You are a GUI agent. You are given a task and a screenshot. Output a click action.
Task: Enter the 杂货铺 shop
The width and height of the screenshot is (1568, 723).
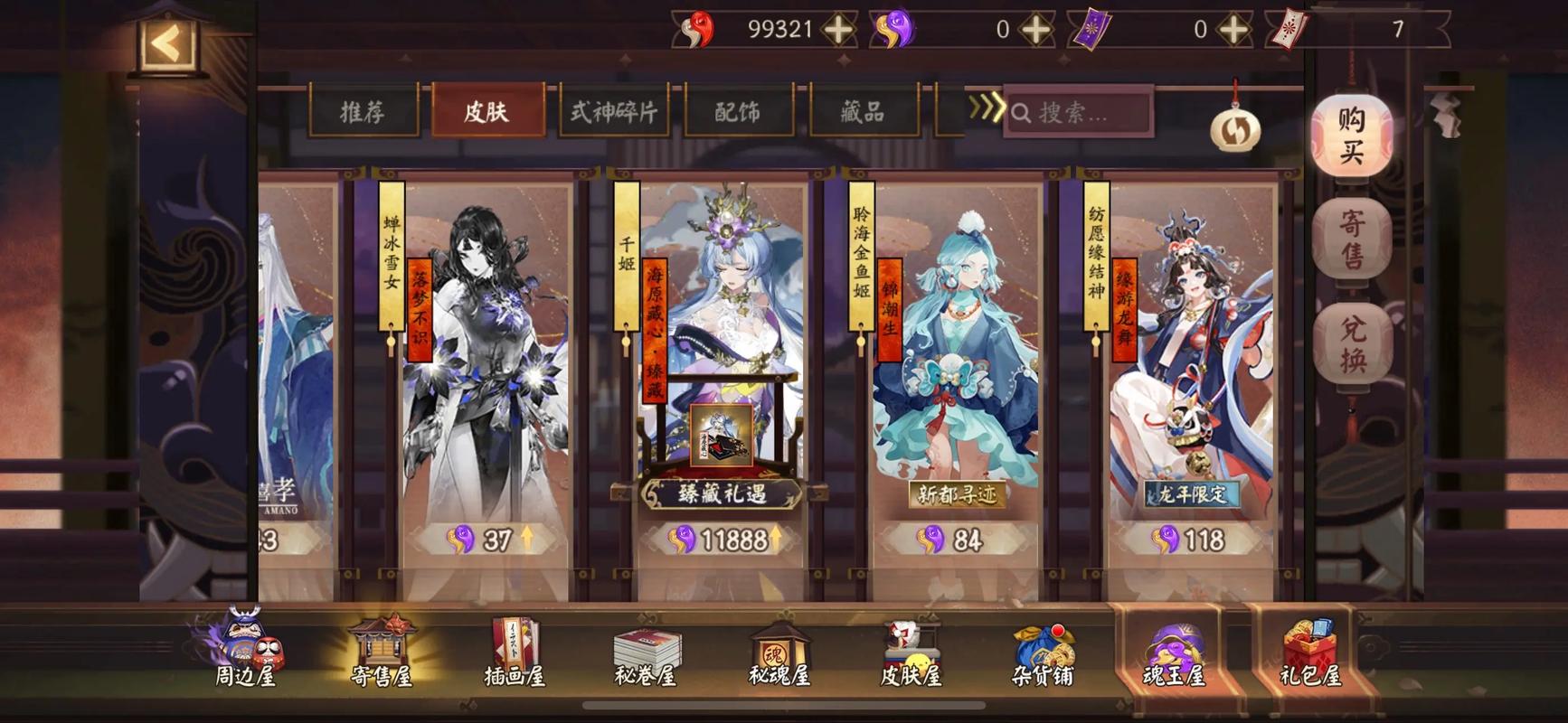click(1042, 653)
